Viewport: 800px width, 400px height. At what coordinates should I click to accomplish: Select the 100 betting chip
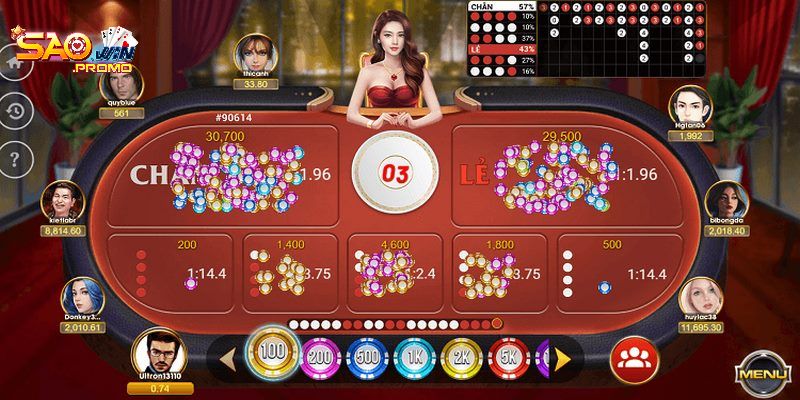[271, 352]
